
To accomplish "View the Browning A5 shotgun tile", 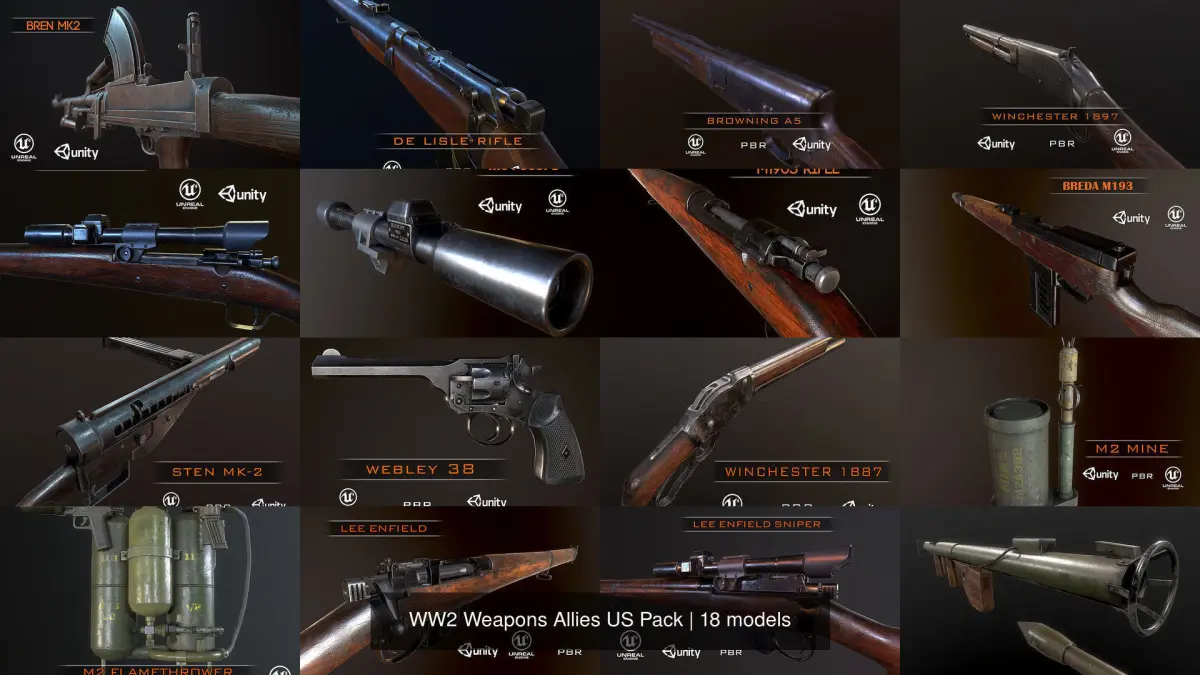I will 750,84.
